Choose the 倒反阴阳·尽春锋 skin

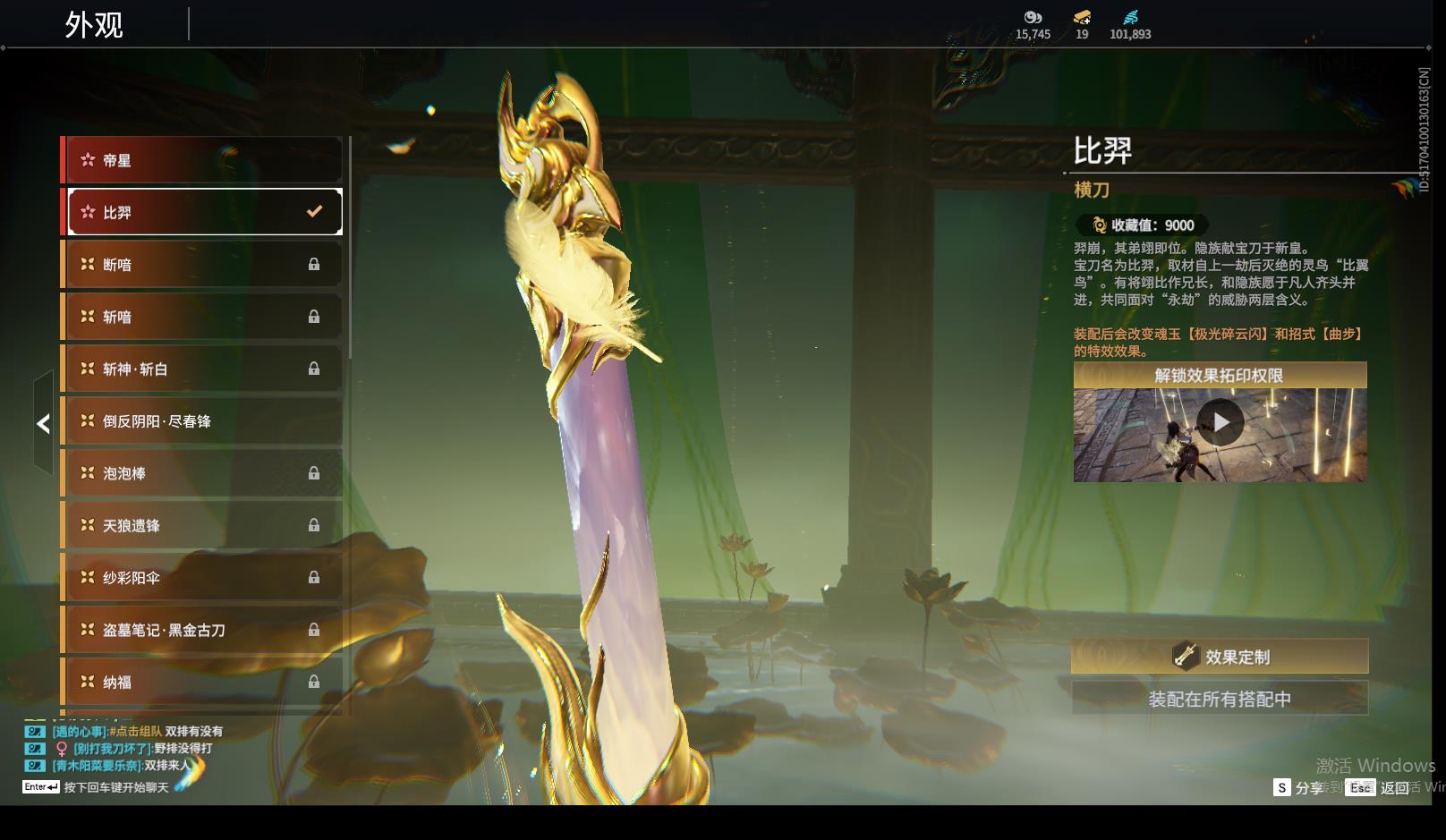(202, 421)
